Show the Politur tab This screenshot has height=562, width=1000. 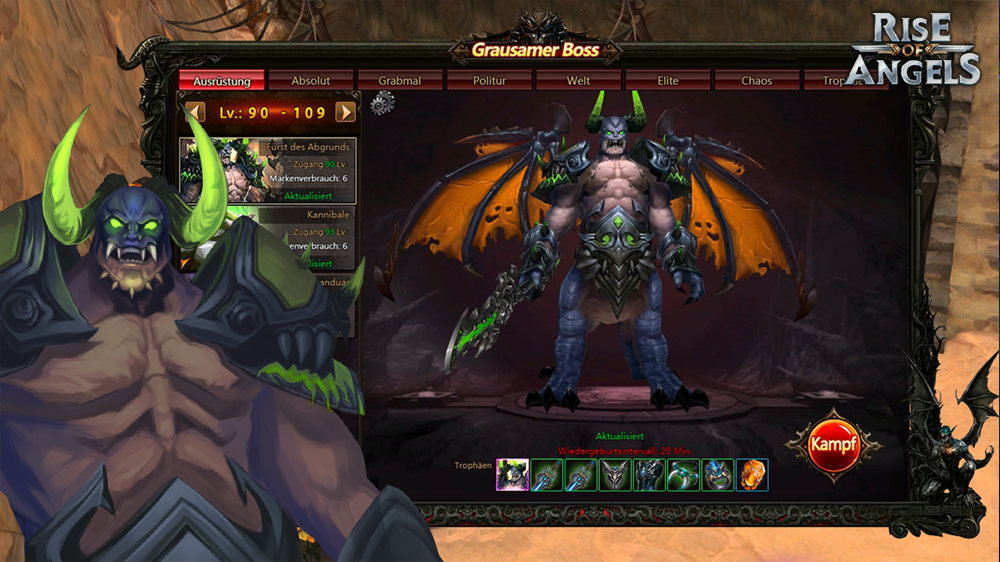click(489, 81)
